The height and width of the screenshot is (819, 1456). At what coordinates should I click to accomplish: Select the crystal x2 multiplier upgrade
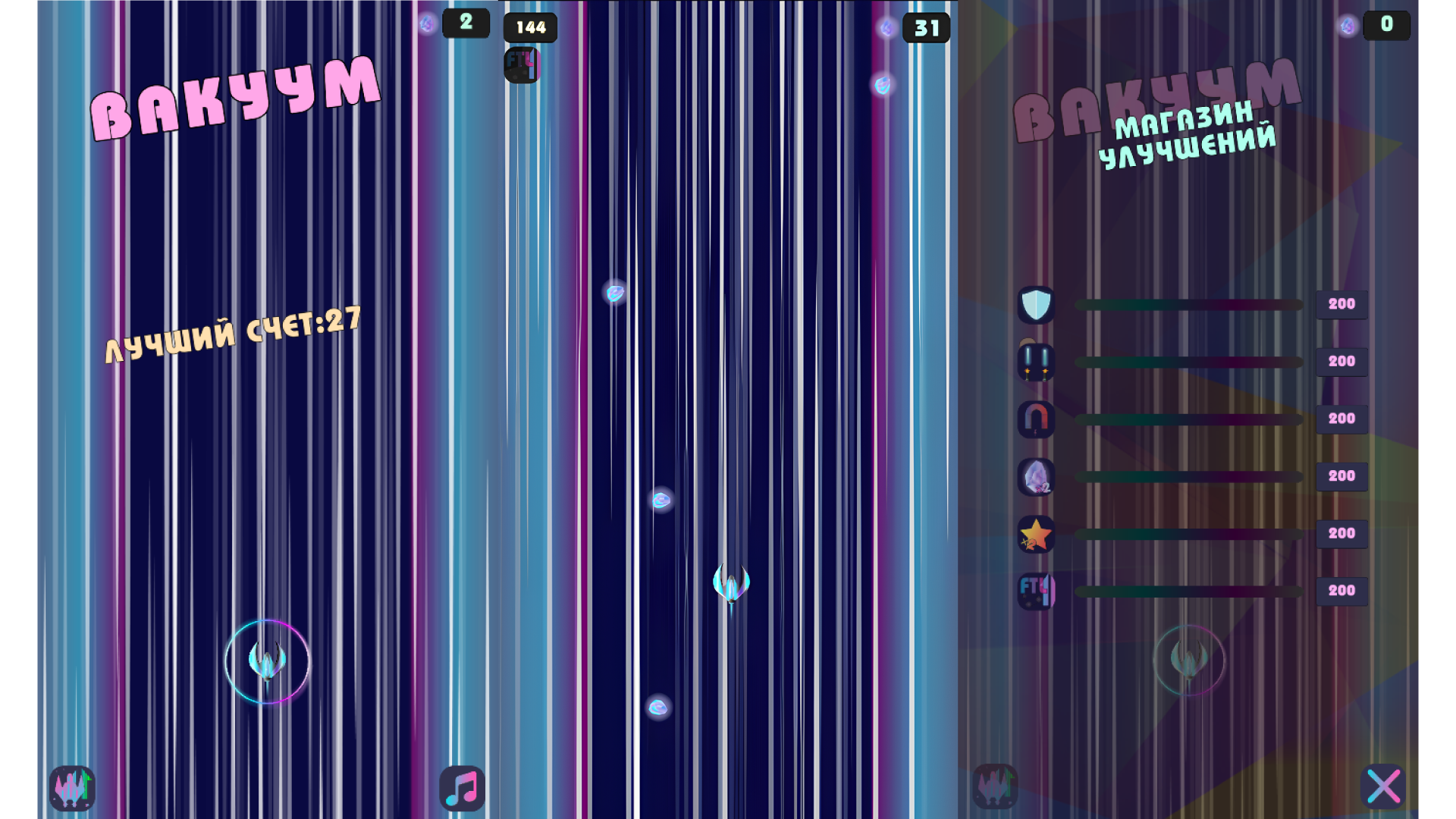click(1037, 476)
